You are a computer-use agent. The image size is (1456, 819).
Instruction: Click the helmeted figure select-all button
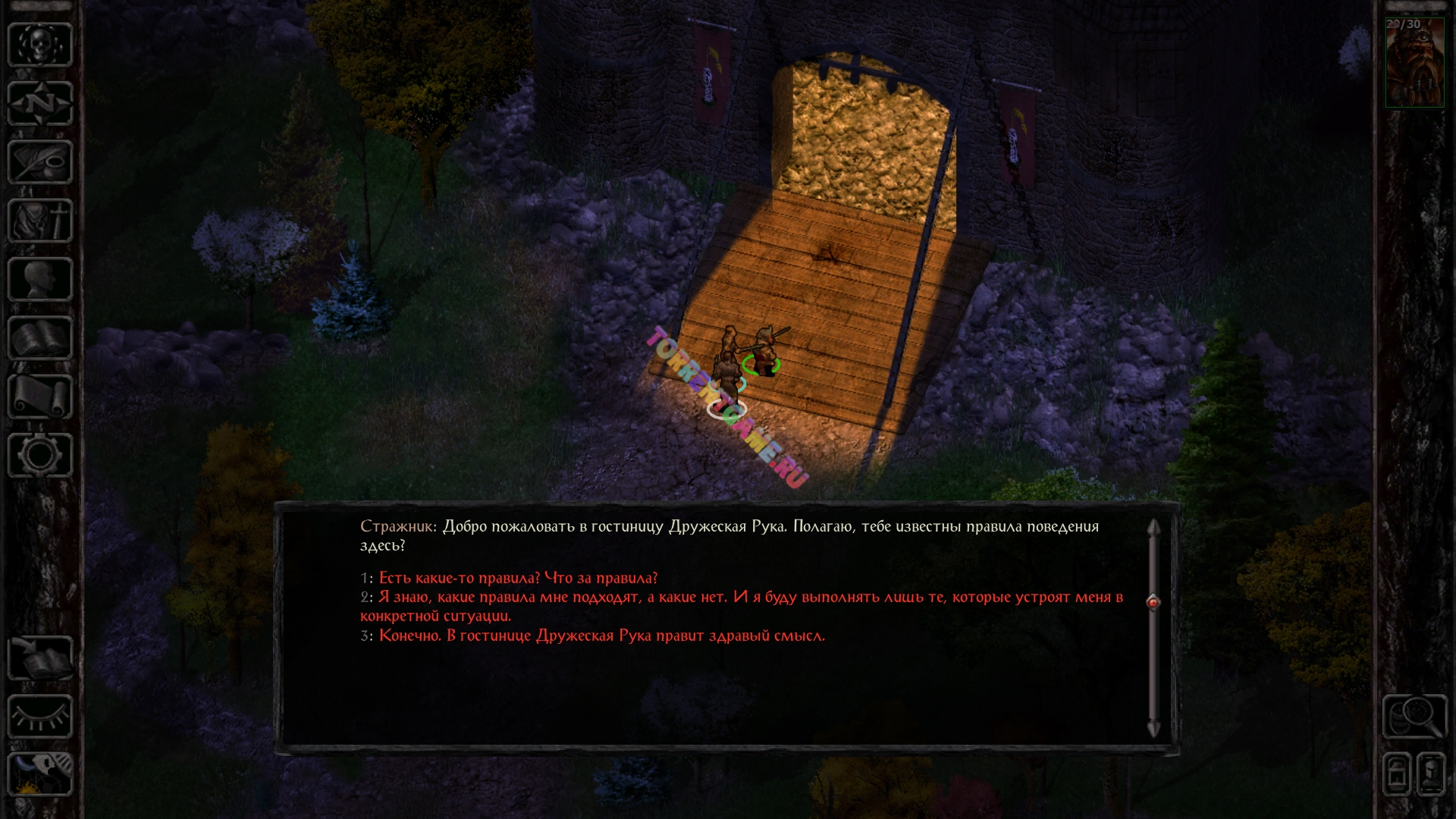pyautogui.click(x=1431, y=773)
